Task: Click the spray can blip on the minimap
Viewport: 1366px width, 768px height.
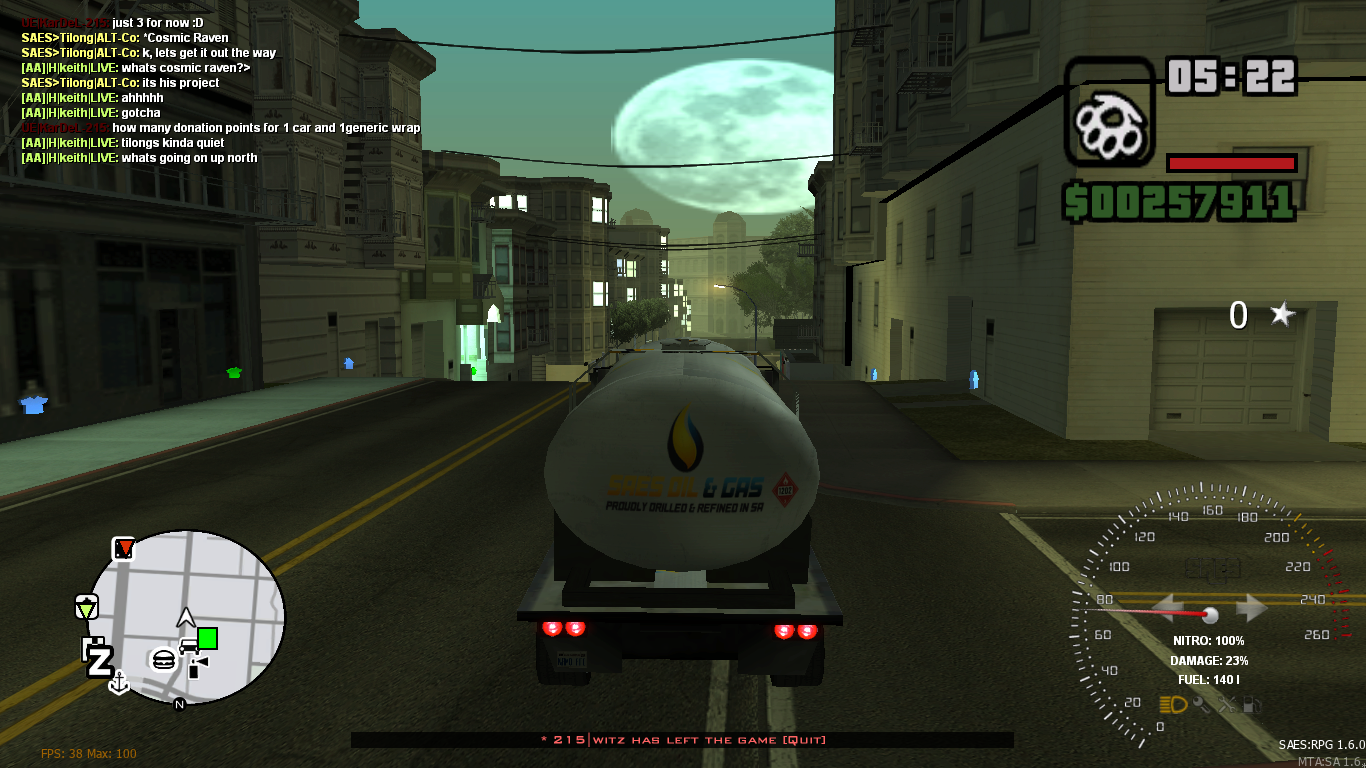Action: click(193, 667)
